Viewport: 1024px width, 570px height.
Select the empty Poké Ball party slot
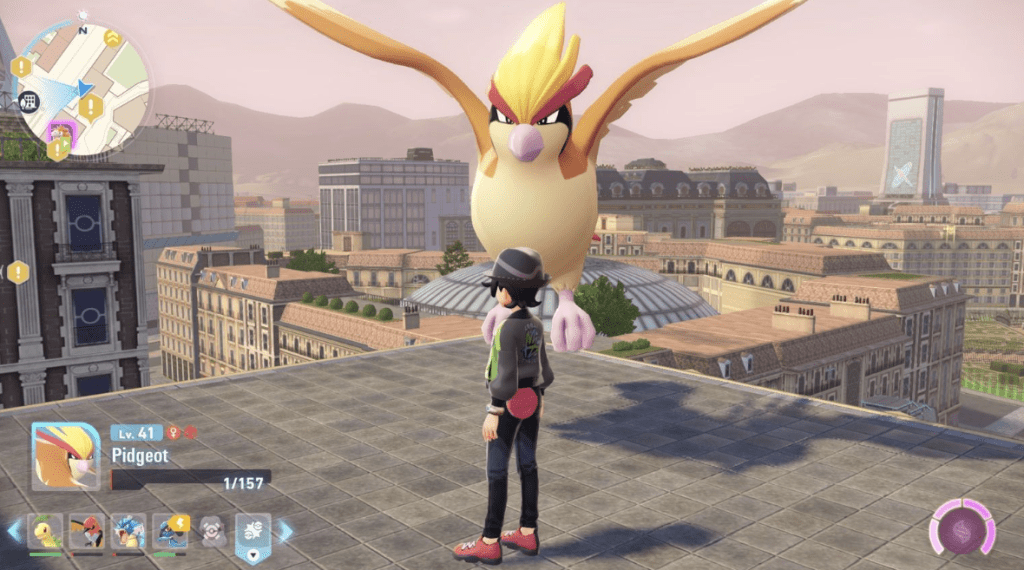point(211,530)
